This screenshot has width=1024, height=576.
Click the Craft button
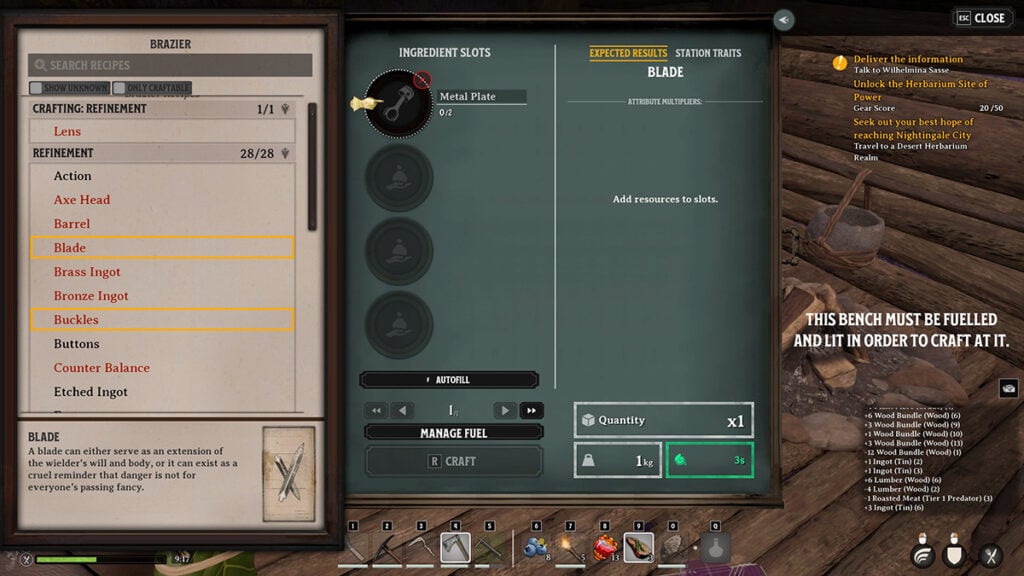453,461
